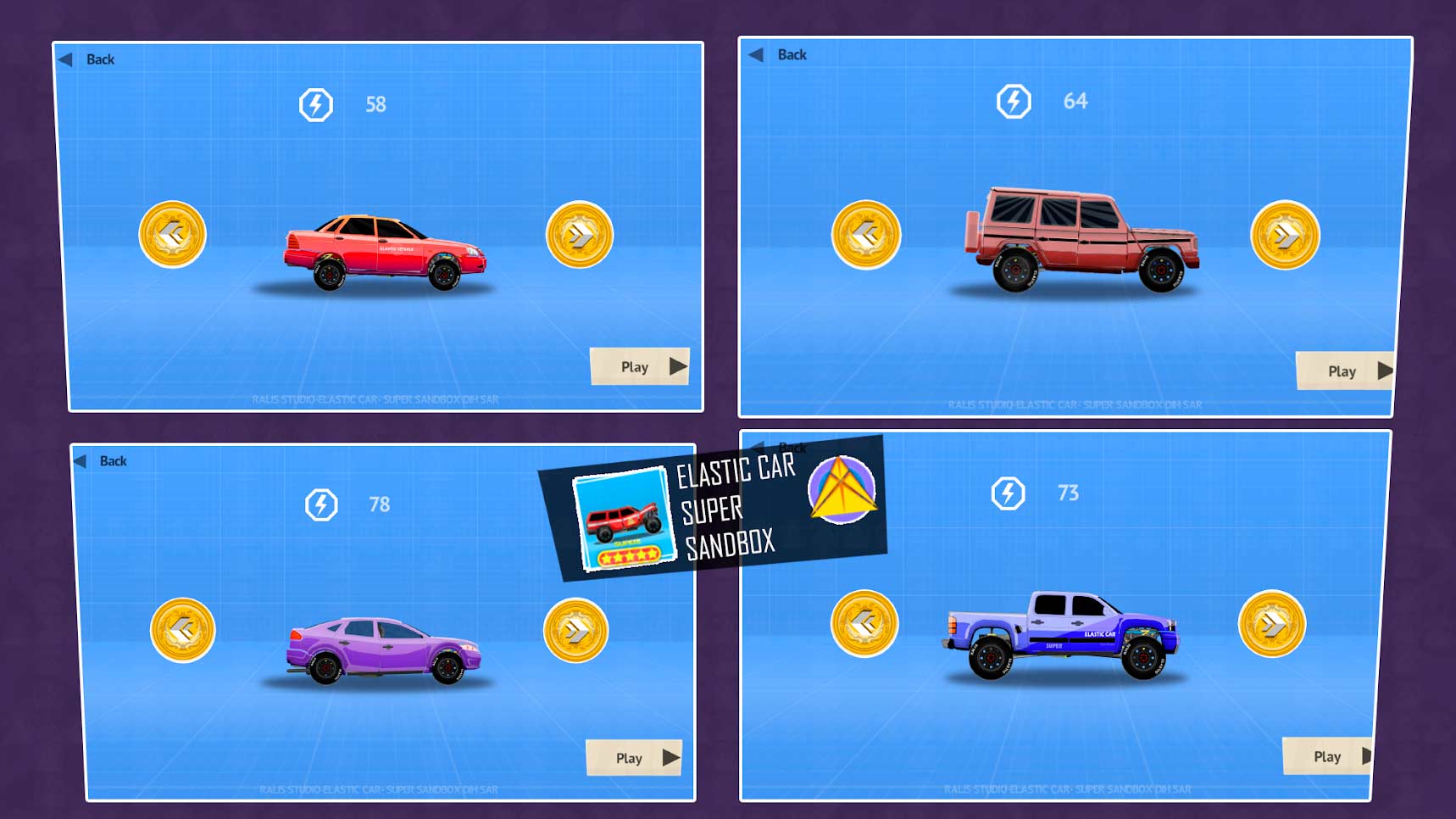
Task: Select previous car arrow beside red sedan
Action: [x=172, y=234]
